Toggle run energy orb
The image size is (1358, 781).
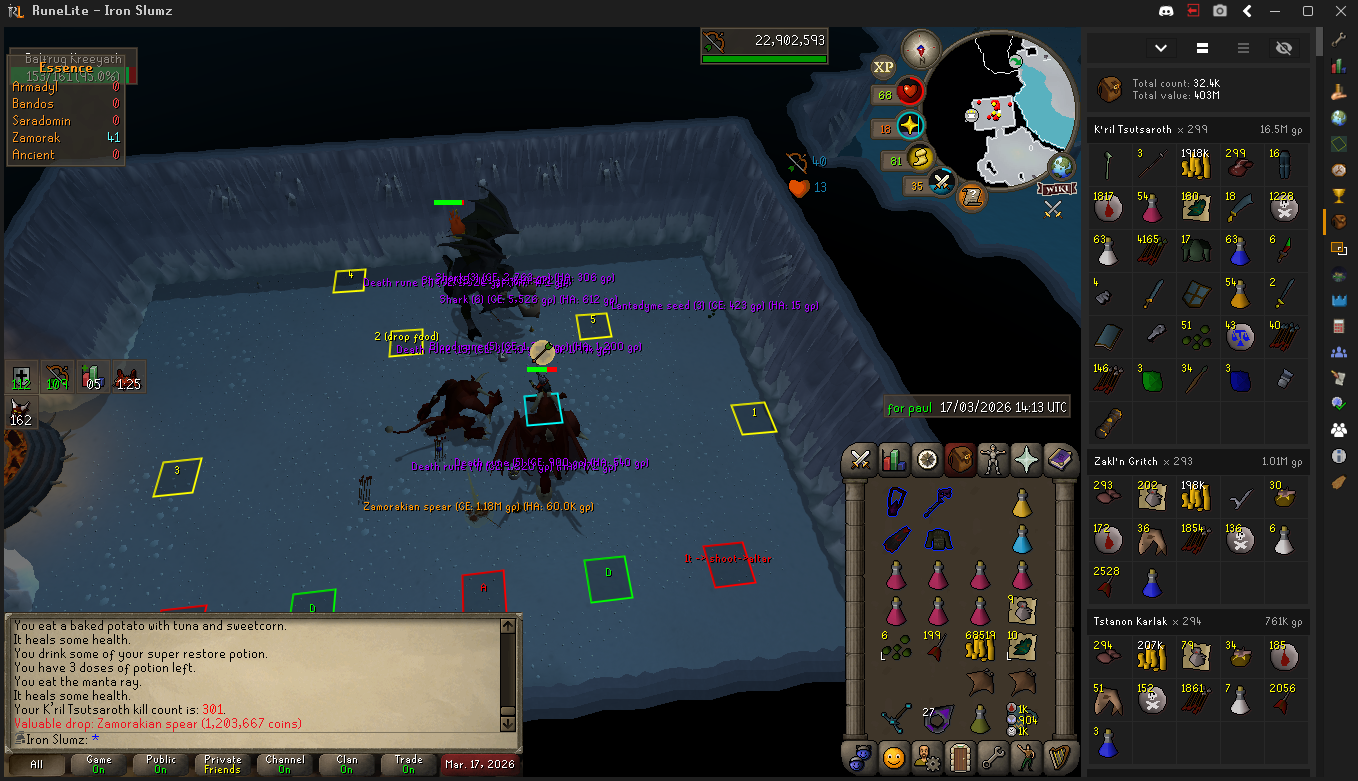coord(919,158)
